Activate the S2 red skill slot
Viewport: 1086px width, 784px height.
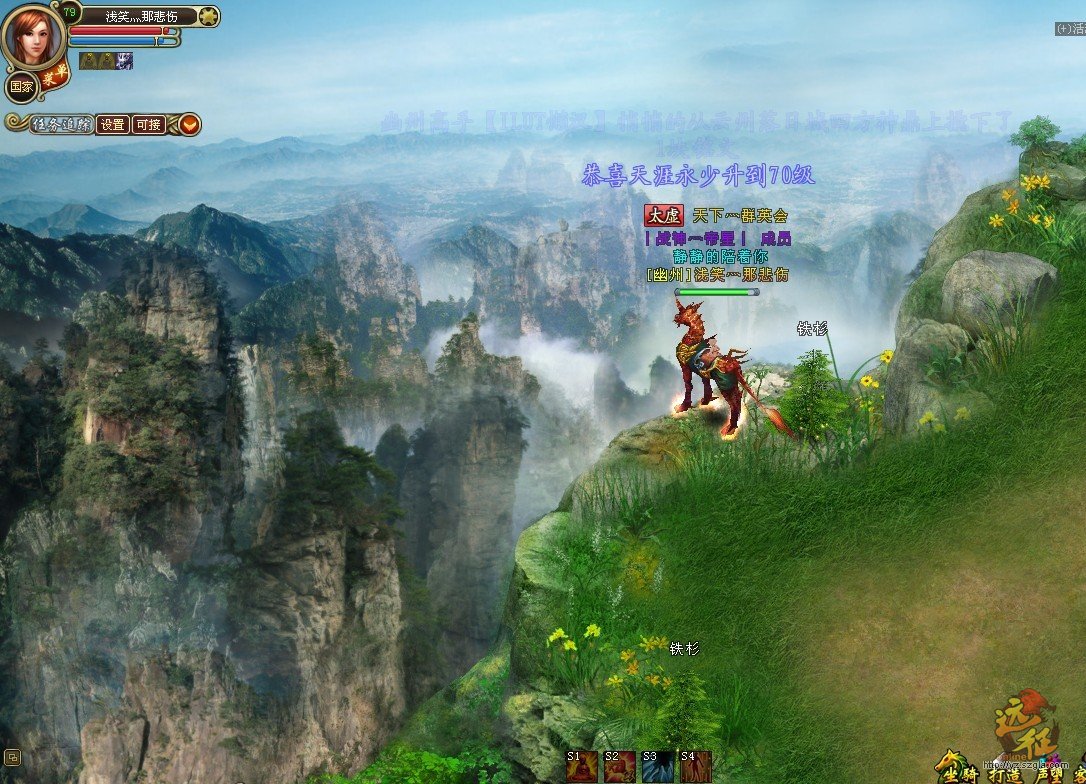[620, 767]
